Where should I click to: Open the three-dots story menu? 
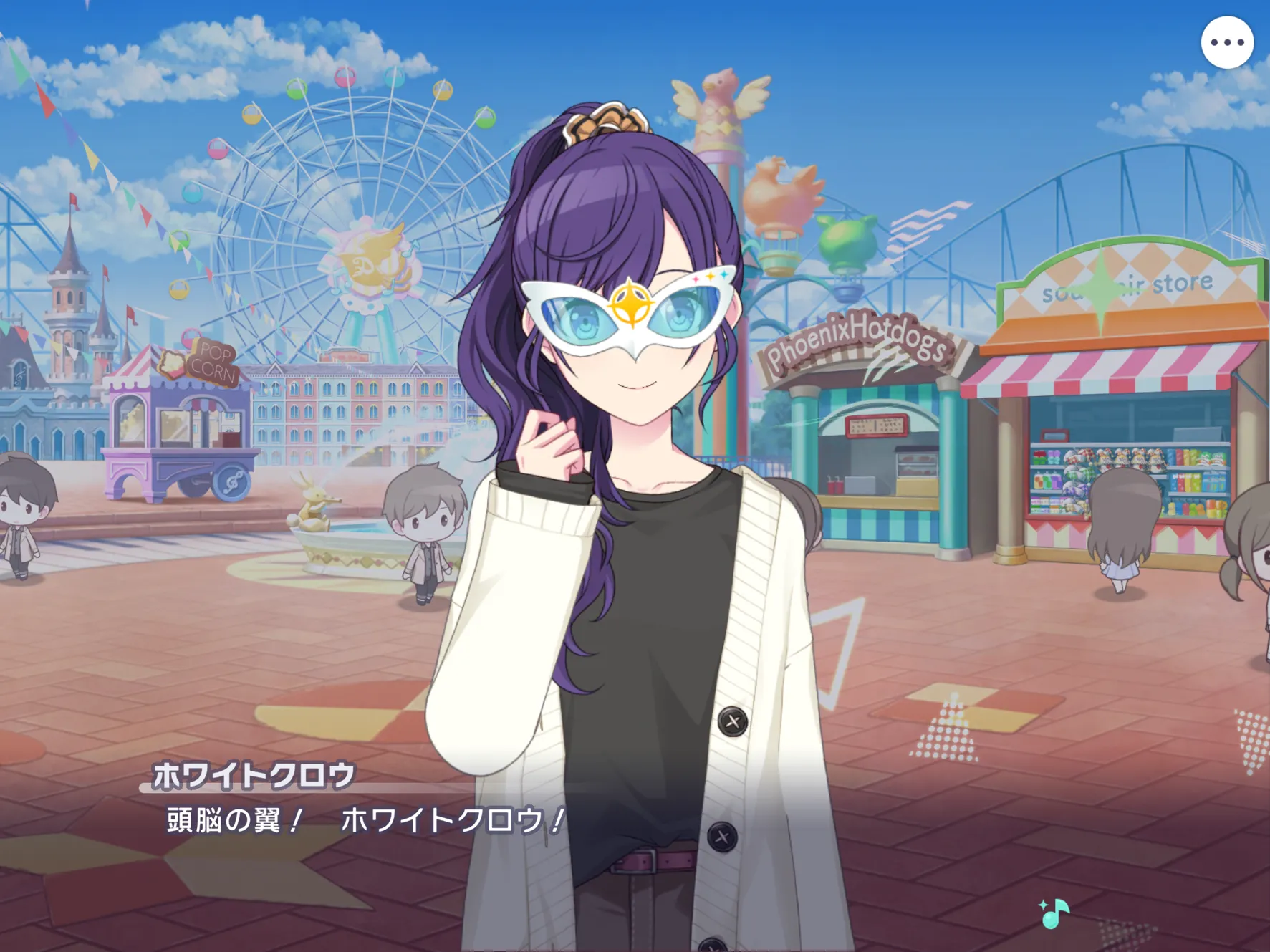[1226, 43]
